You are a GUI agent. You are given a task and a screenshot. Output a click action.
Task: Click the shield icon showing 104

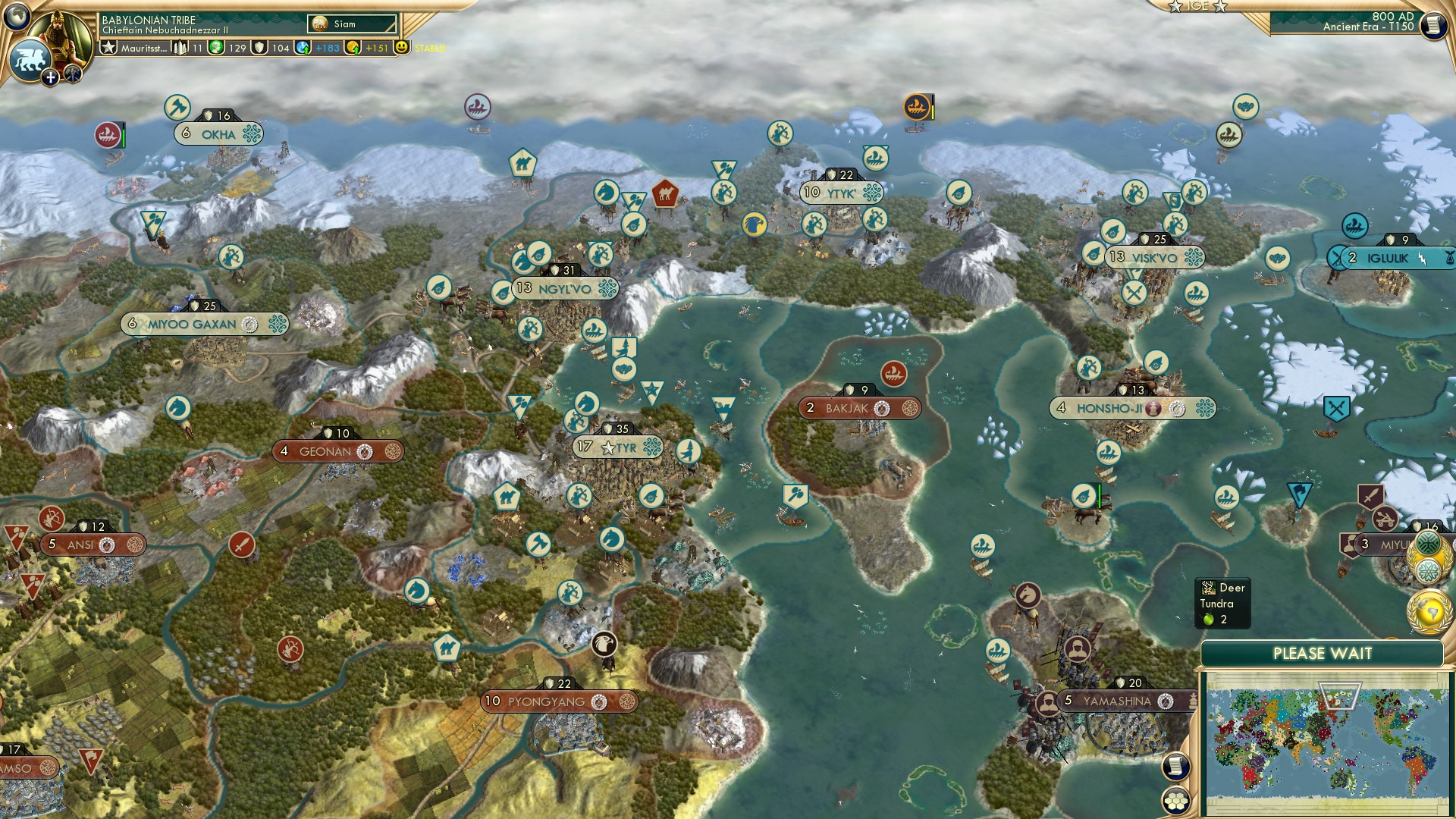coord(261,48)
